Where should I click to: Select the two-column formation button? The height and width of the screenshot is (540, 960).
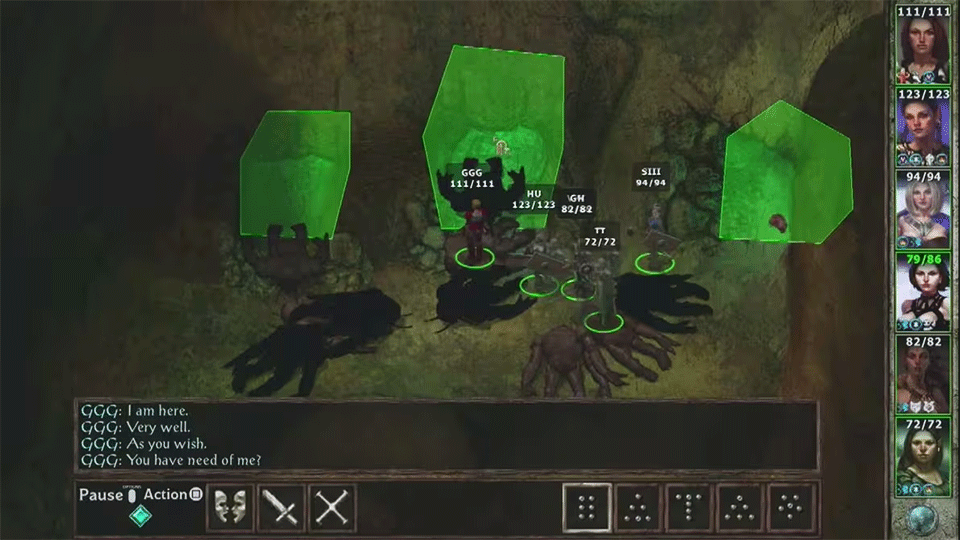(587, 509)
